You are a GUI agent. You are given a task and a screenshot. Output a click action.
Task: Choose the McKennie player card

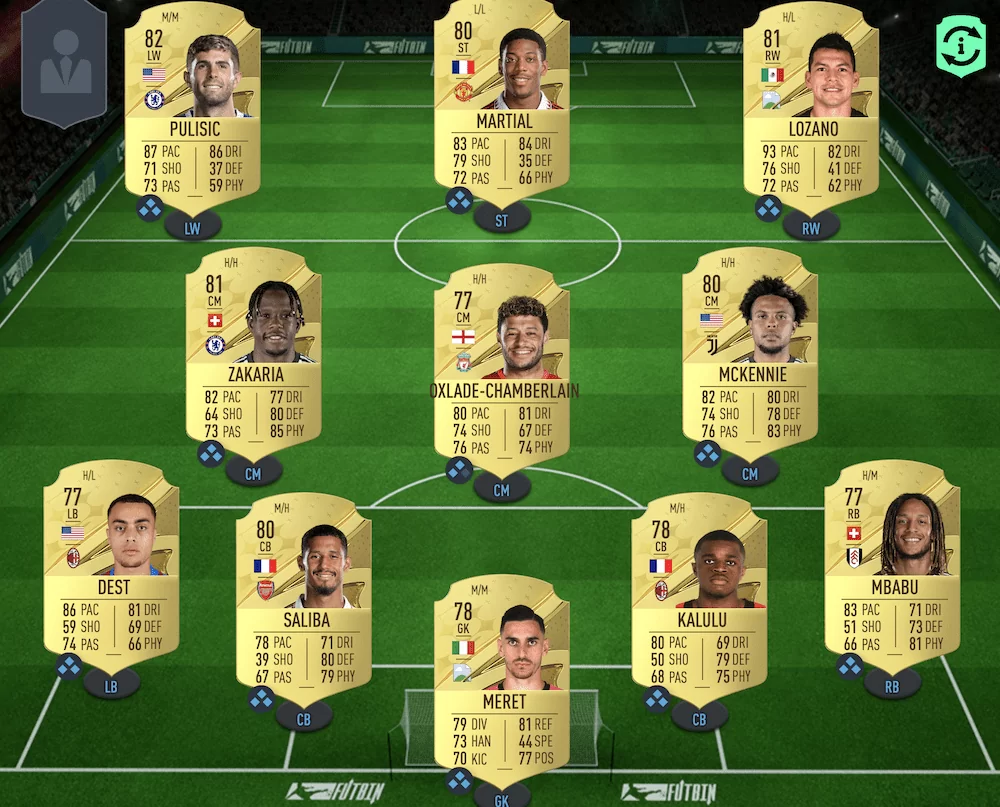[x=749, y=345]
